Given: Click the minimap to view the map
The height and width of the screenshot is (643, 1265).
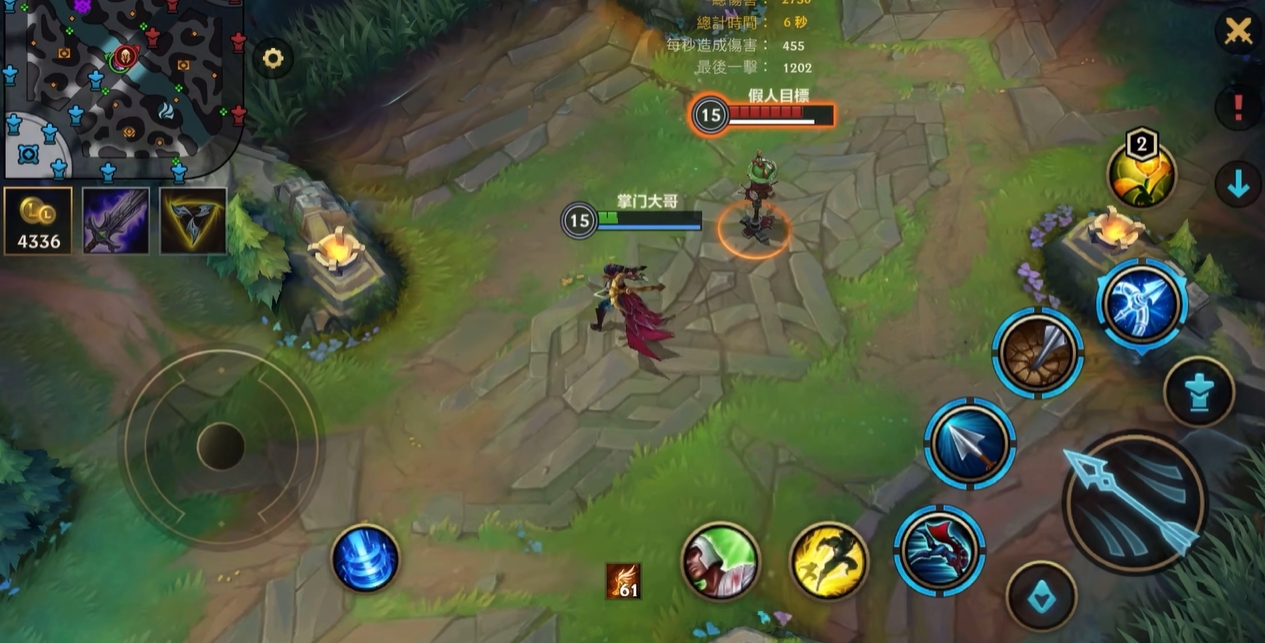Looking at the screenshot, I should pyautogui.click(x=120, y=85).
